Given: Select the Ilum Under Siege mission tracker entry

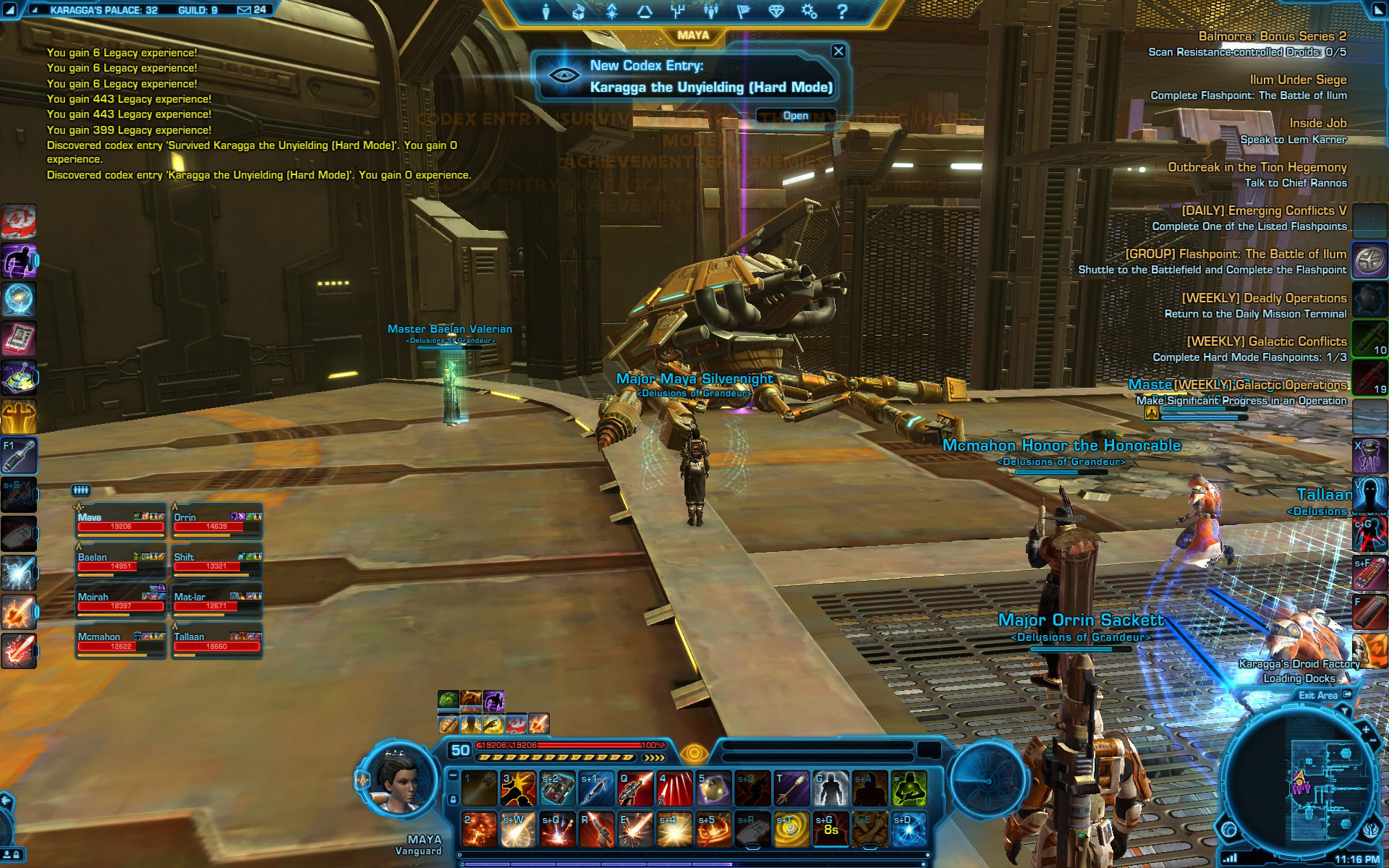Looking at the screenshot, I should [1297, 80].
